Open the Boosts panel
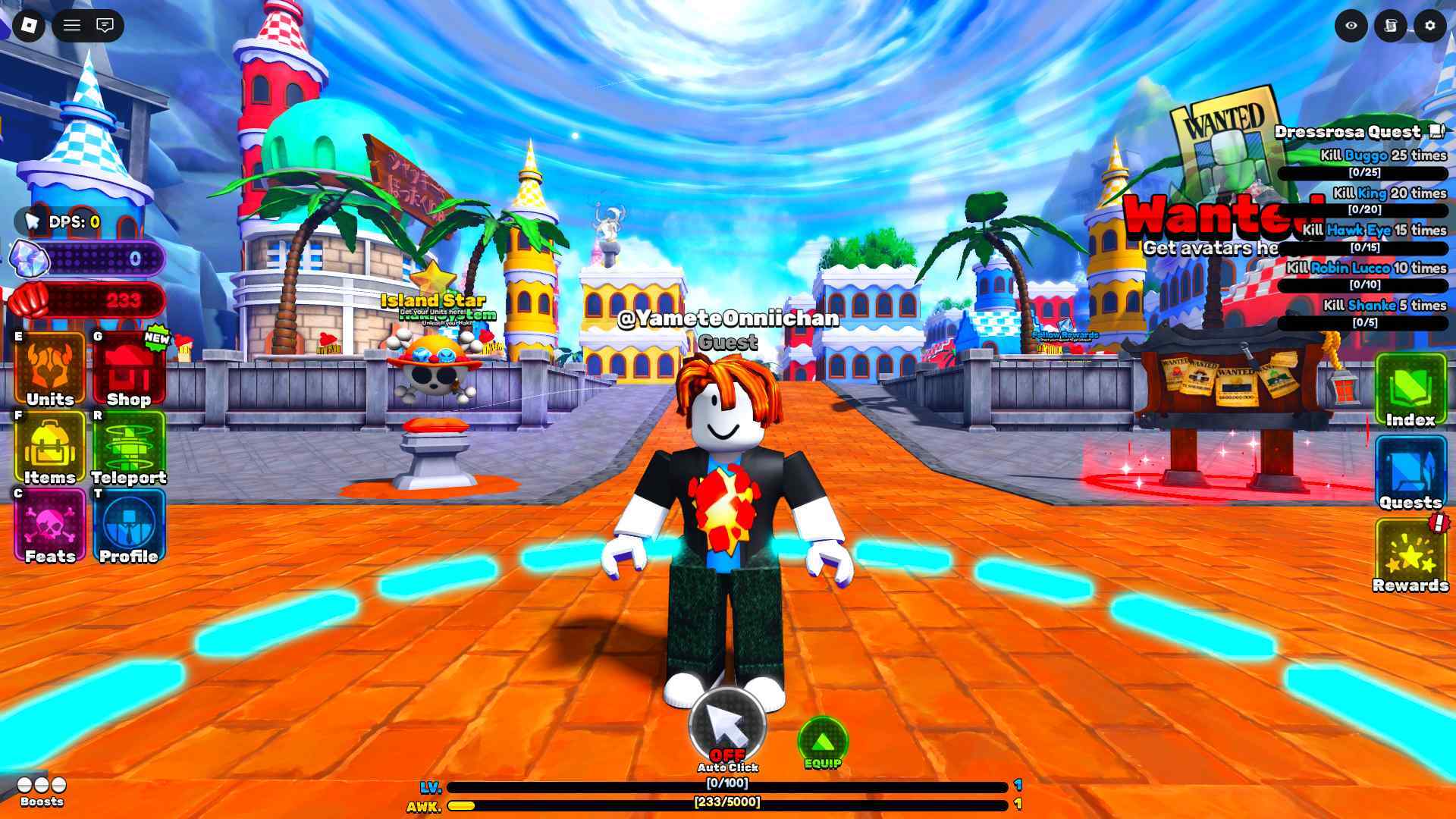 click(42, 789)
